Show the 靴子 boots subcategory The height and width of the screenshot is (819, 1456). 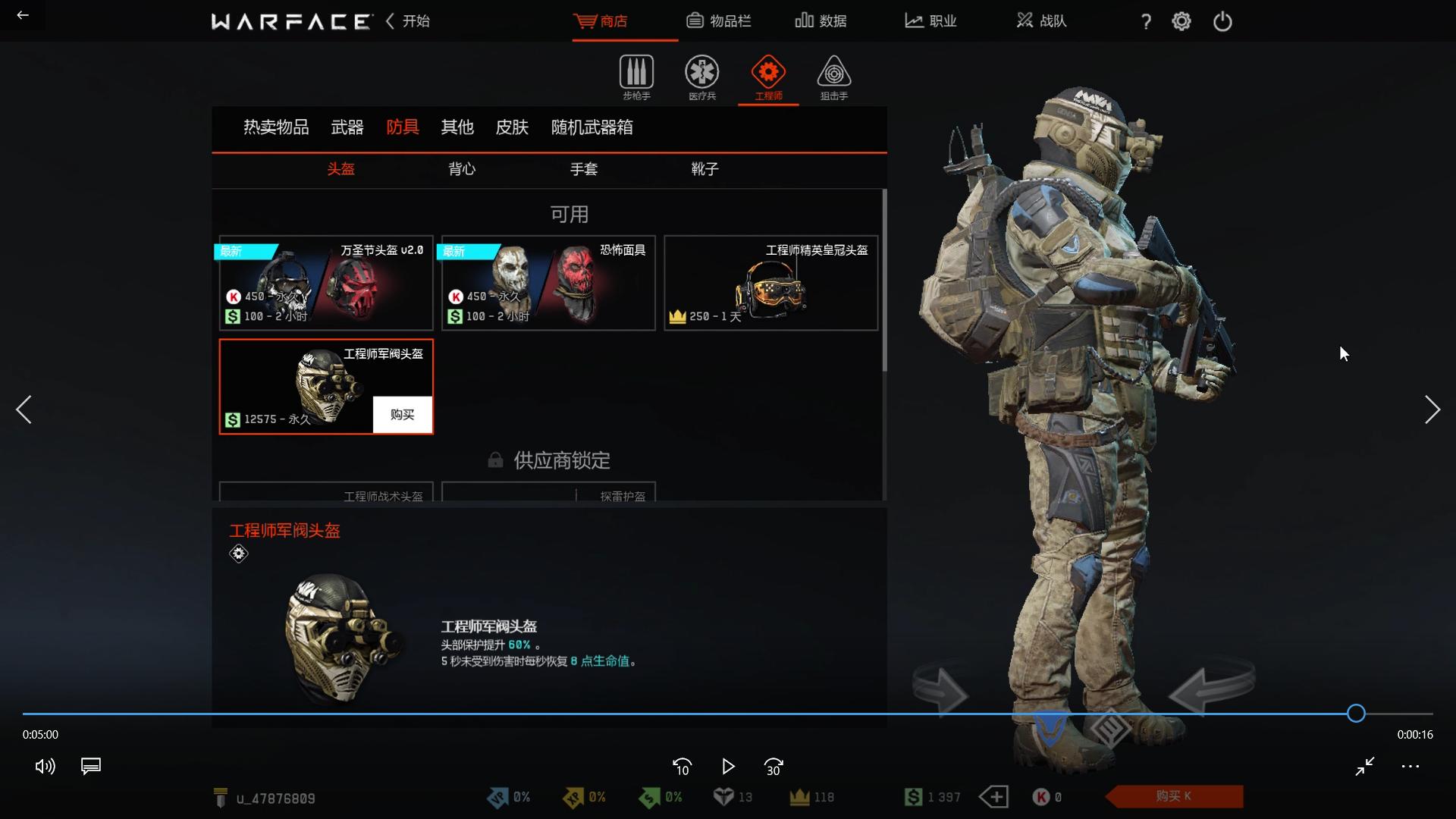(x=704, y=169)
